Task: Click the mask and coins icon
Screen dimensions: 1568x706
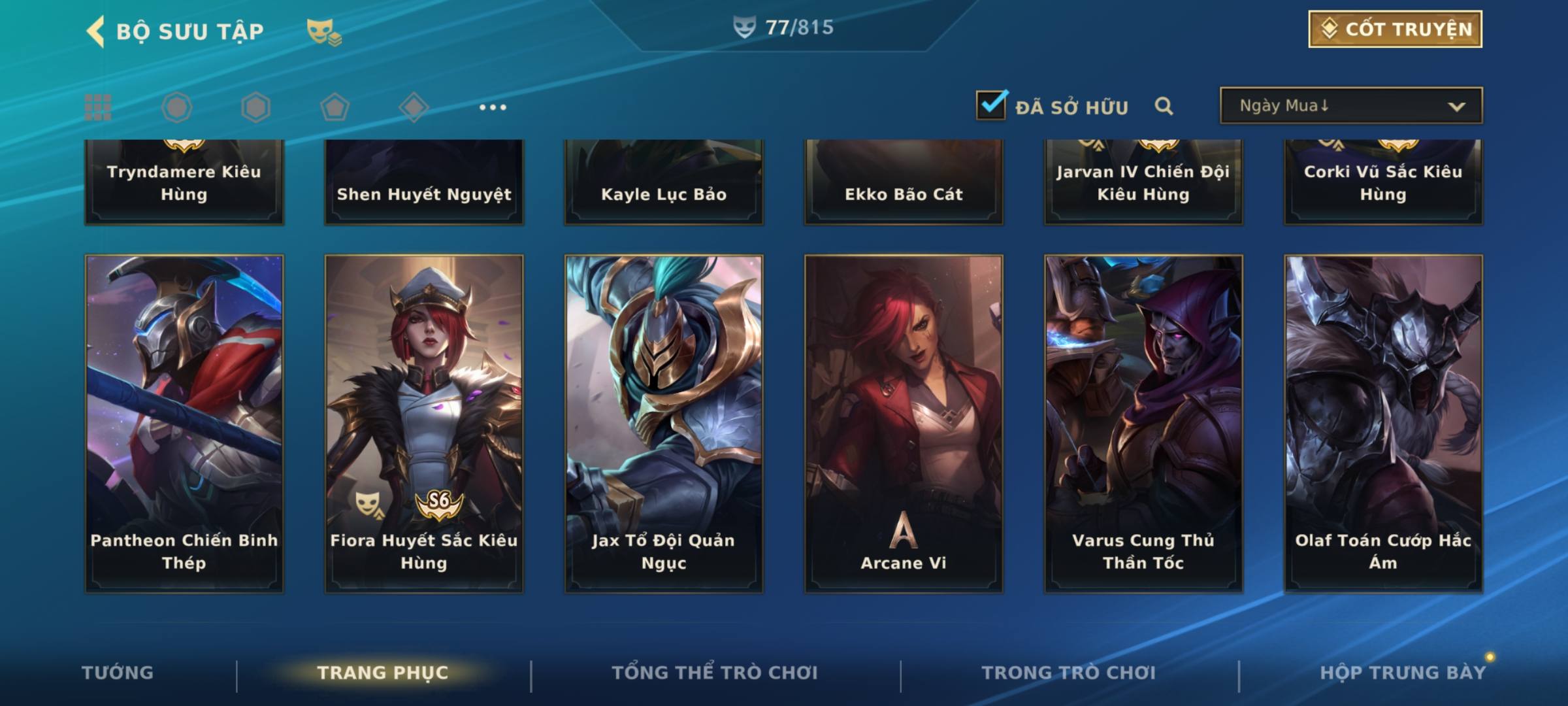Action: 324,31
